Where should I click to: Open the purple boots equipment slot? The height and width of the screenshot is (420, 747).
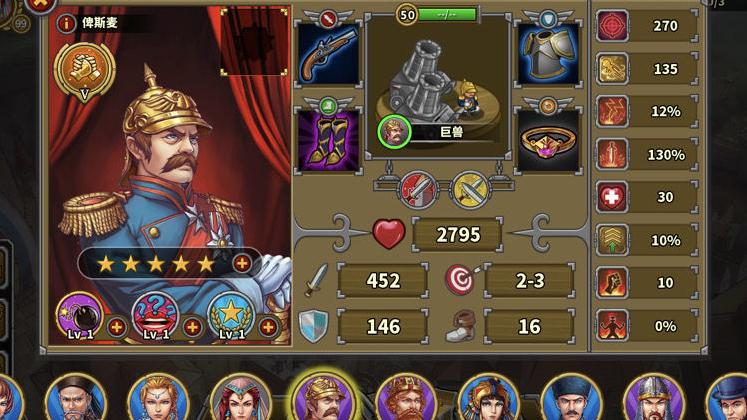(x=329, y=139)
